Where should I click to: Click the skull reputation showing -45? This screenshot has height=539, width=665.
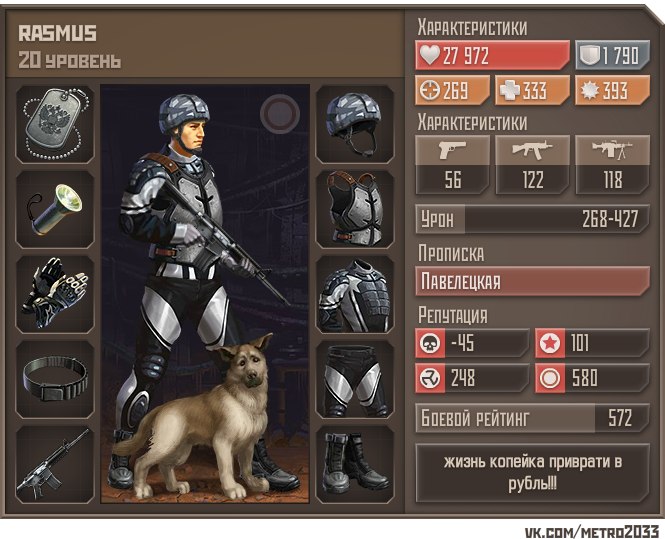[x=472, y=342]
